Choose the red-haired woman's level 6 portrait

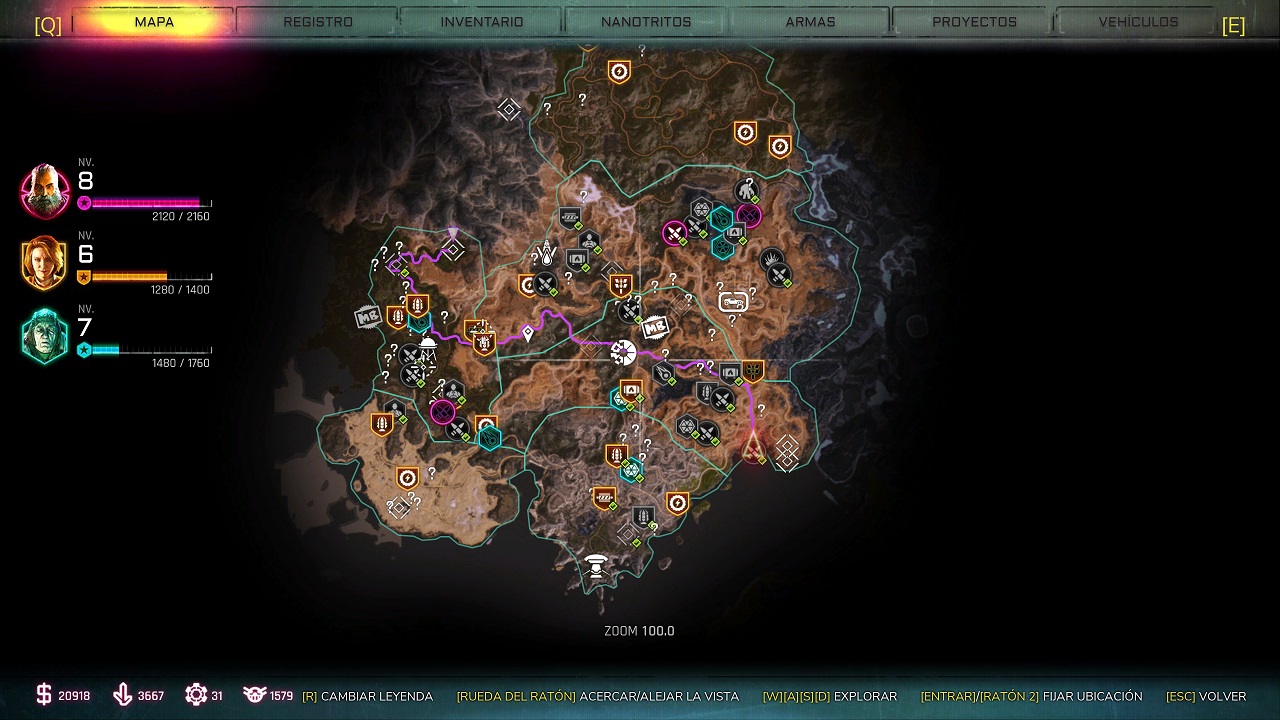[x=45, y=263]
